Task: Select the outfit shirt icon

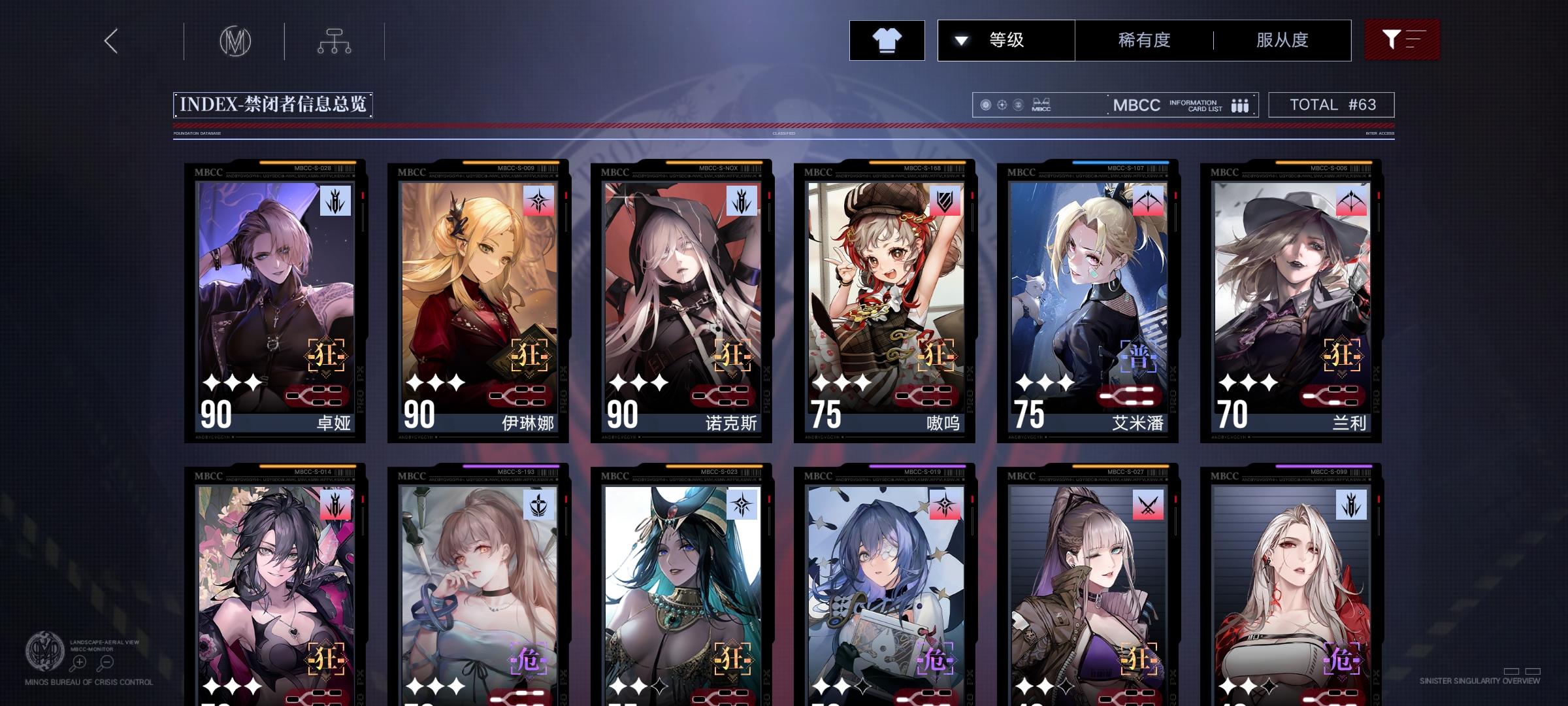Action: pos(887,40)
